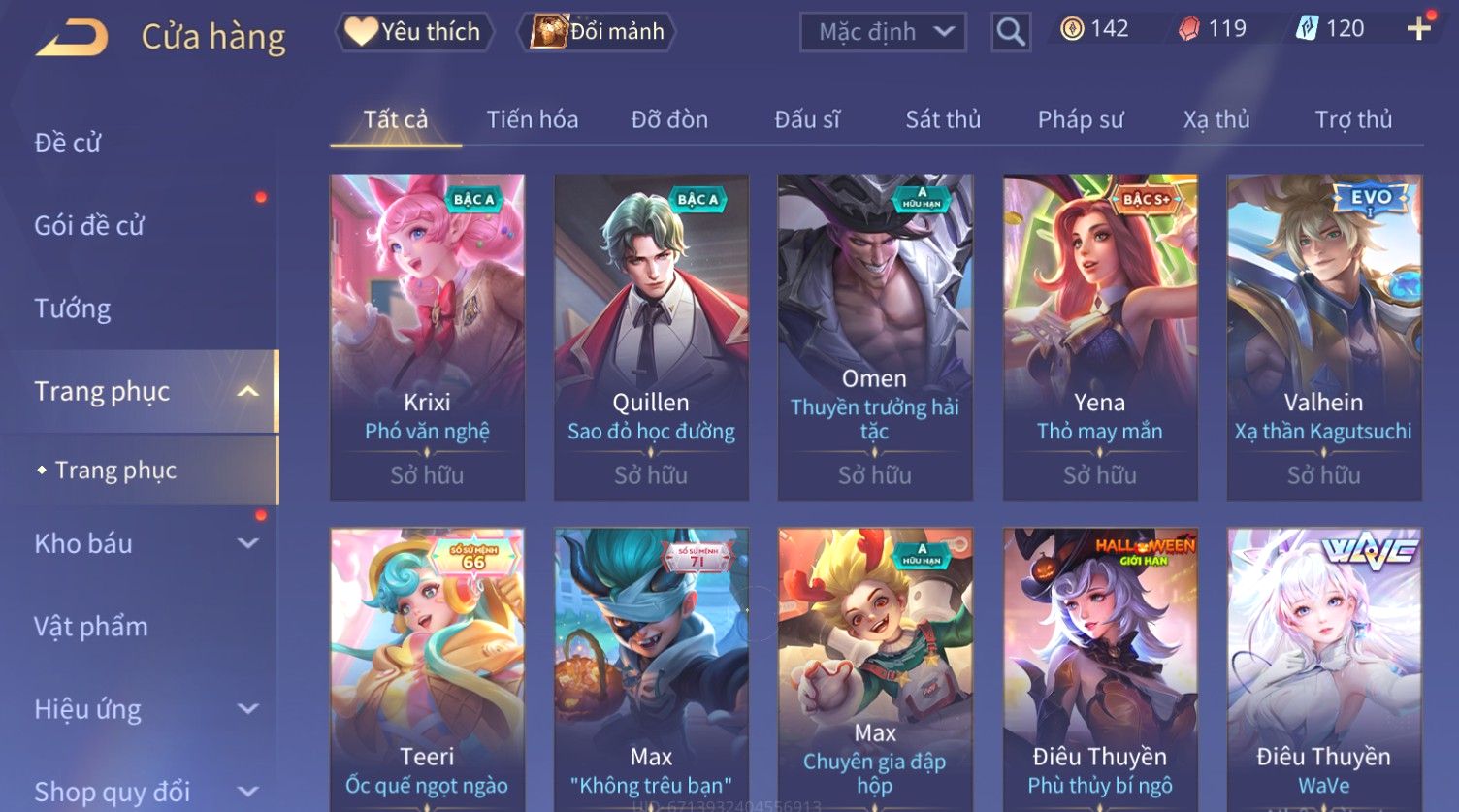Show the Đỡ đòn skins tab
Screen dimensions: 1459x812
pos(669,119)
